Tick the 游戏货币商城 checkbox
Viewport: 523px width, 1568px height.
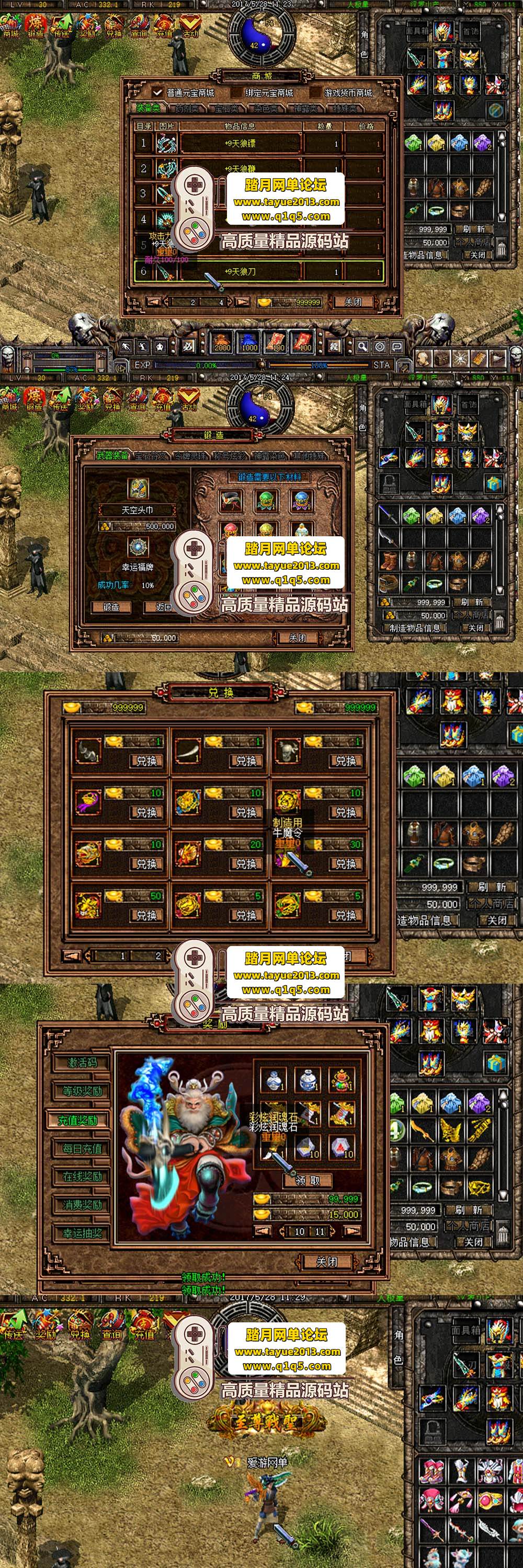tap(315, 93)
